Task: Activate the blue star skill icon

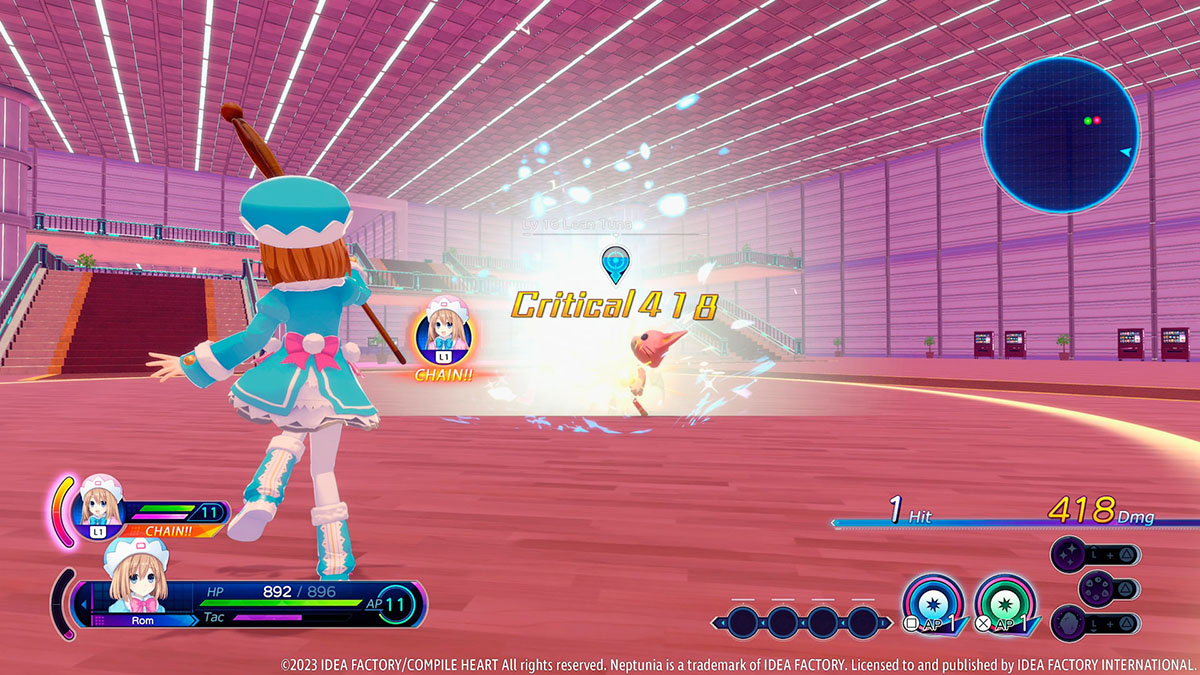Action: (x=932, y=605)
